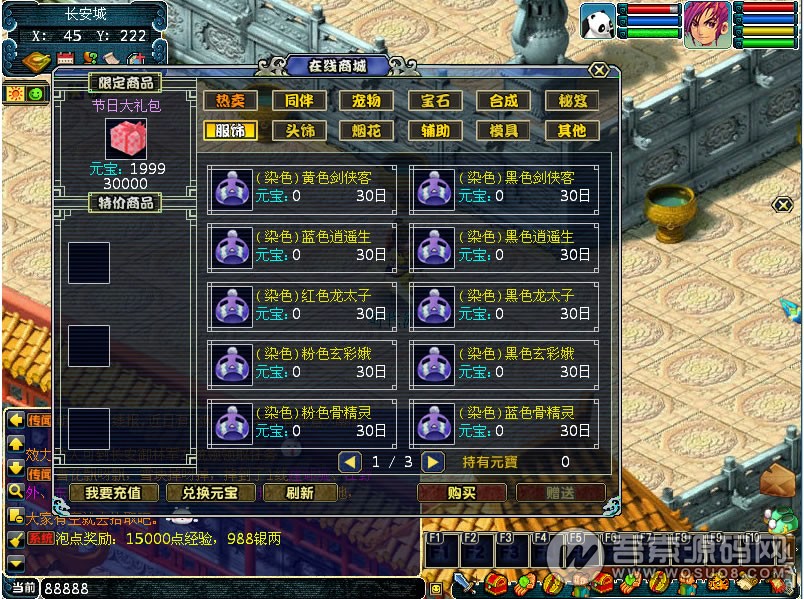
Task: Open the 辅助 subcategory tab
Action: tap(435, 130)
